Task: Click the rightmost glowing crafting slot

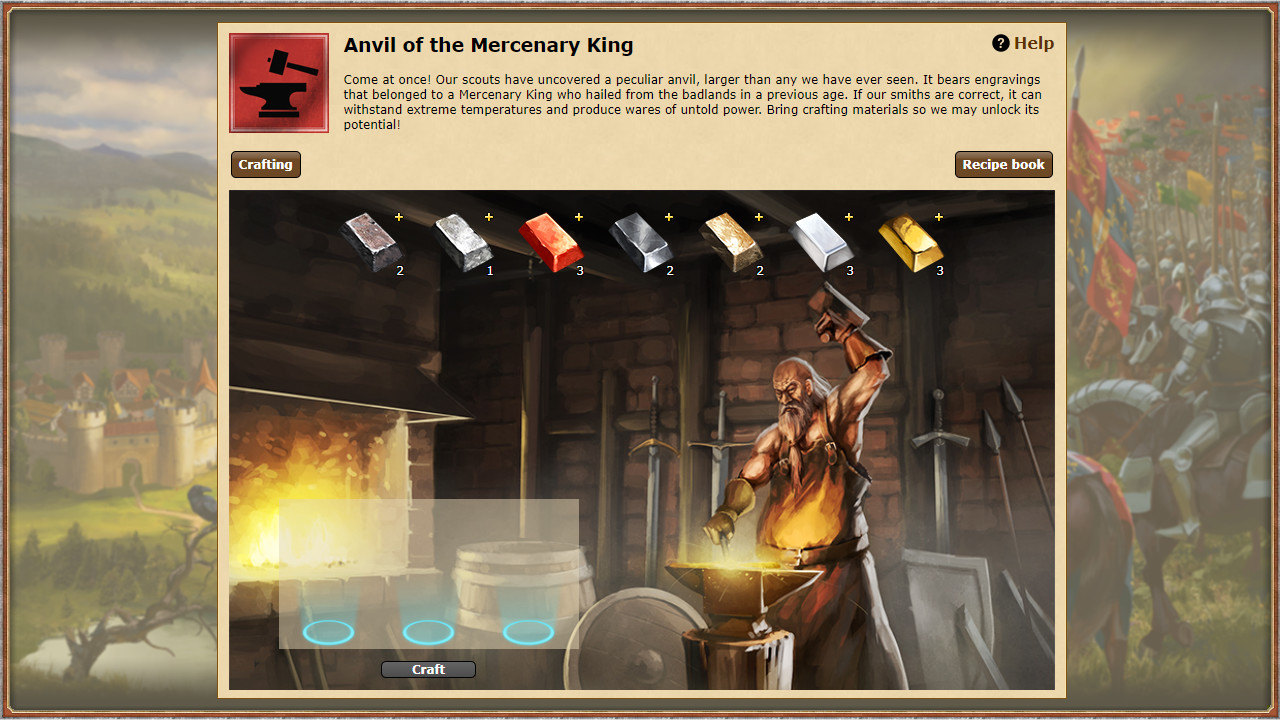Action: (528, 631)
